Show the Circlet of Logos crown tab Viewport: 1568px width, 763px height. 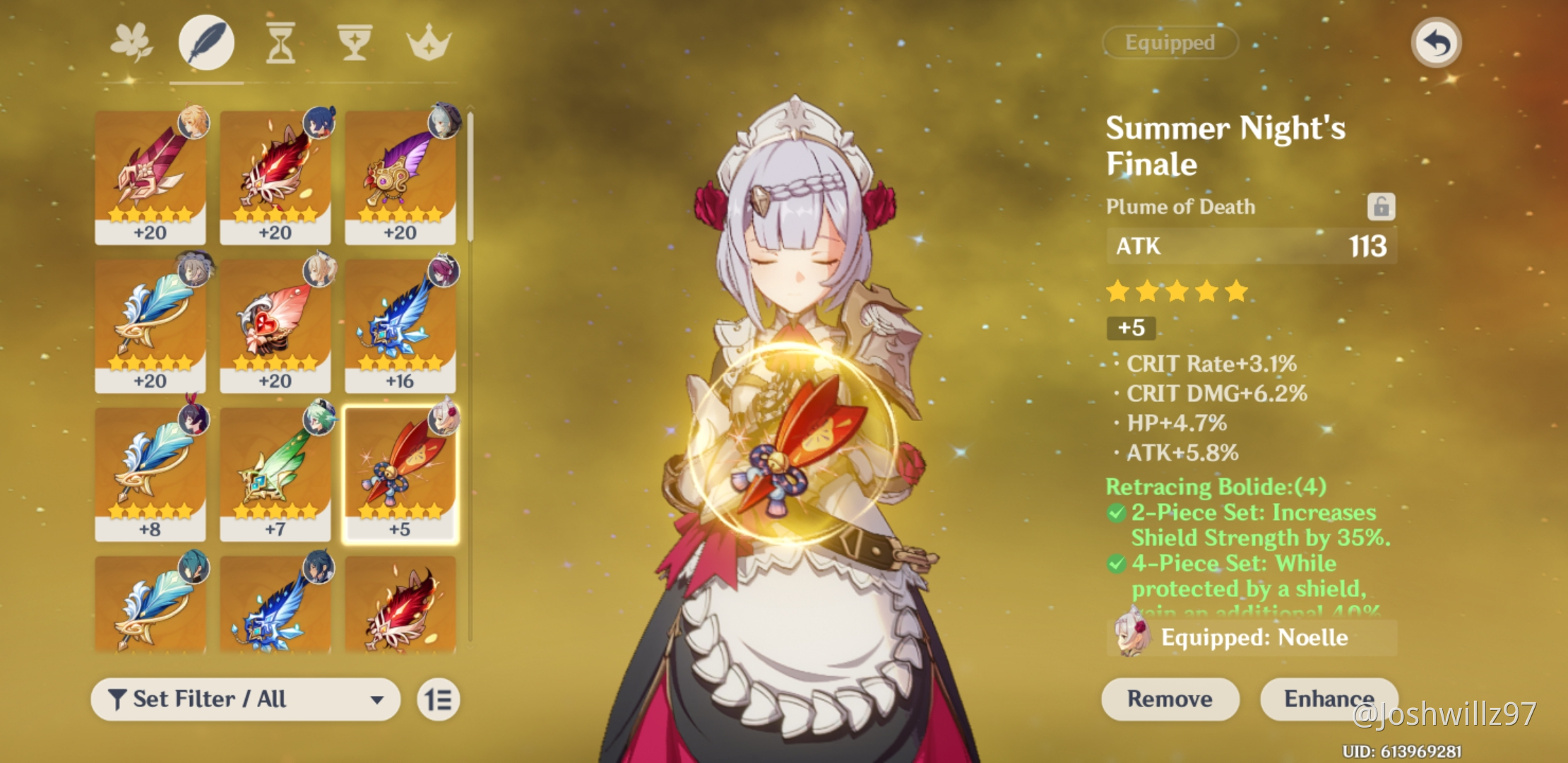coord(429,43)
